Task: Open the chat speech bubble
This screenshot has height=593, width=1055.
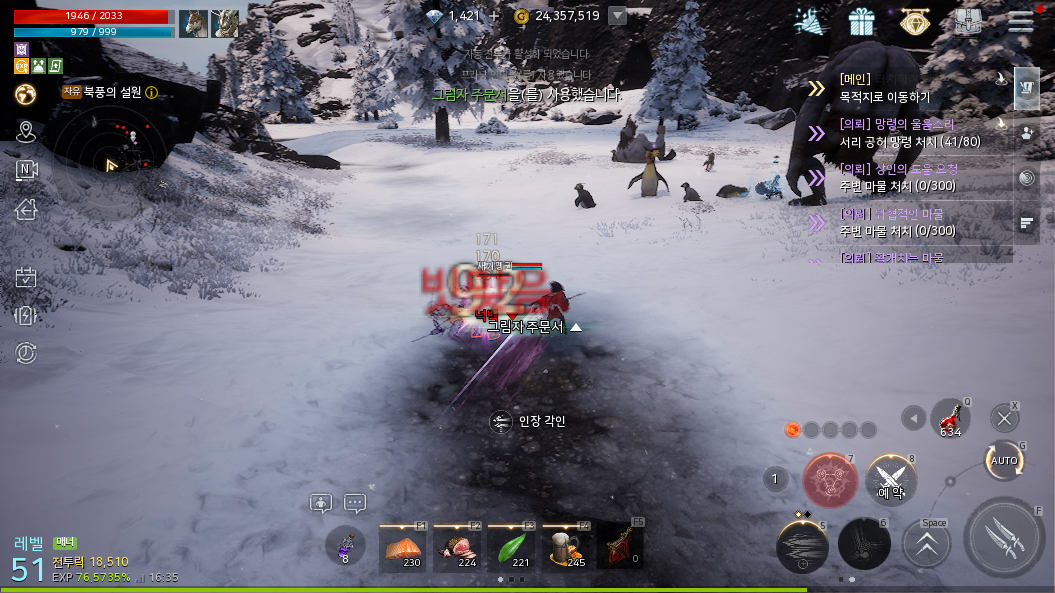Action: coord(355,503)
